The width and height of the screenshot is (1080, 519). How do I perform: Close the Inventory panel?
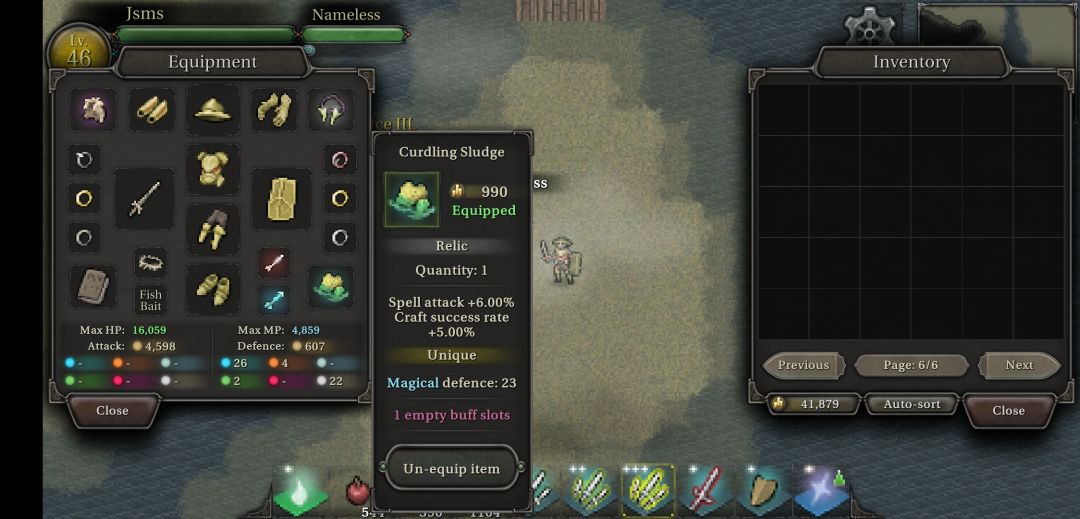1008,410
